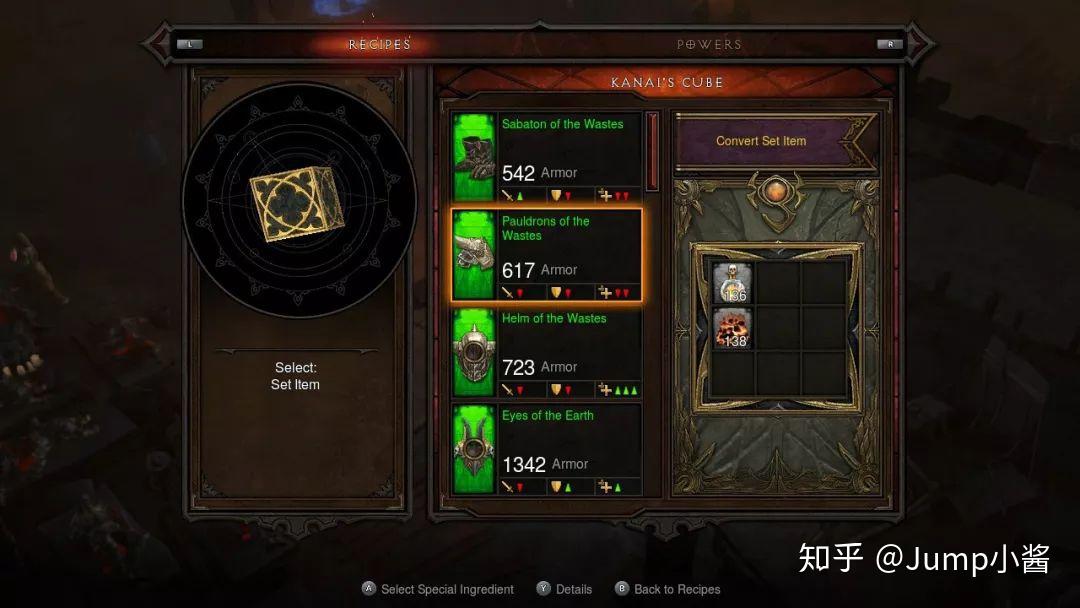Select the Forgotten Soul material slot
1080x608 pixels.
(x=733, y=329)
